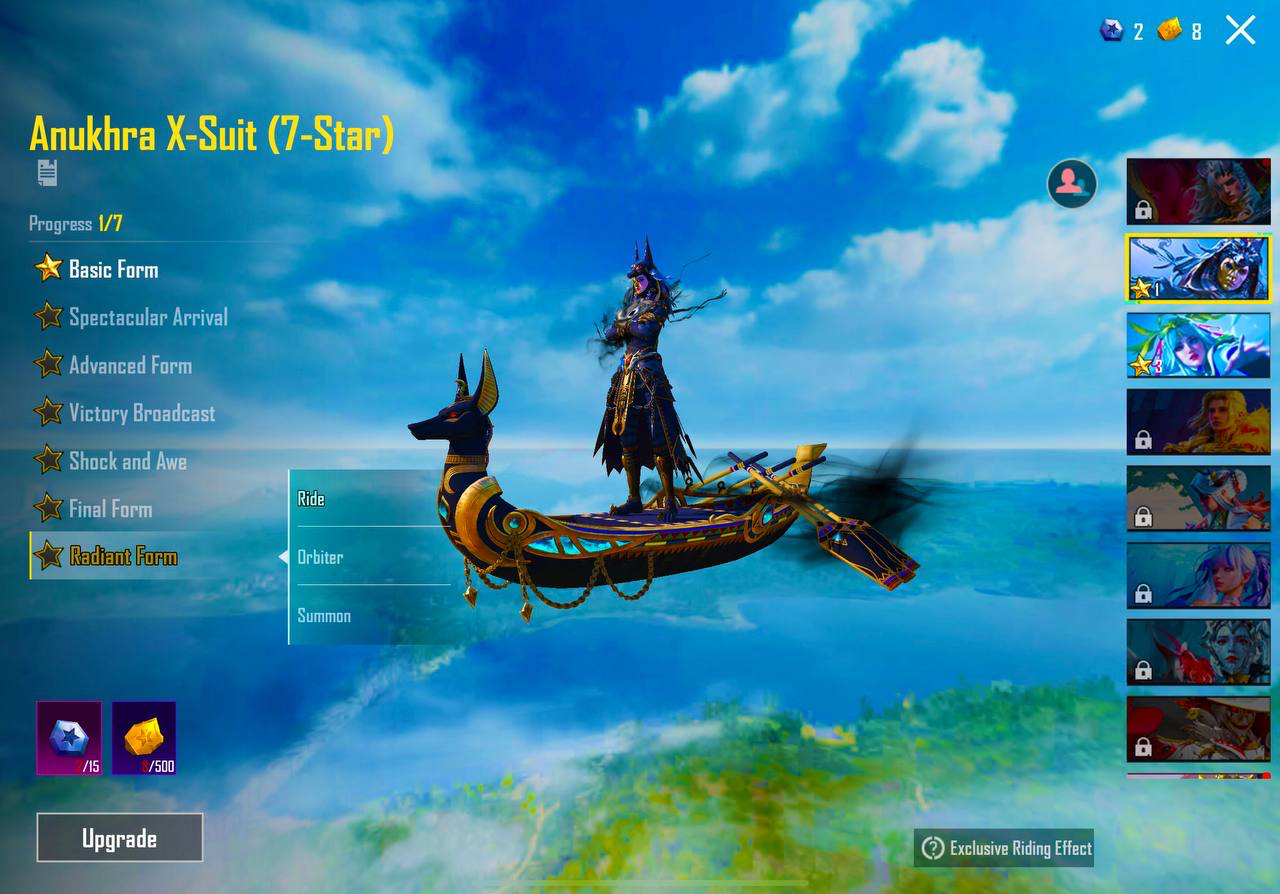Close the X-Suit screen

[1240, 30]
